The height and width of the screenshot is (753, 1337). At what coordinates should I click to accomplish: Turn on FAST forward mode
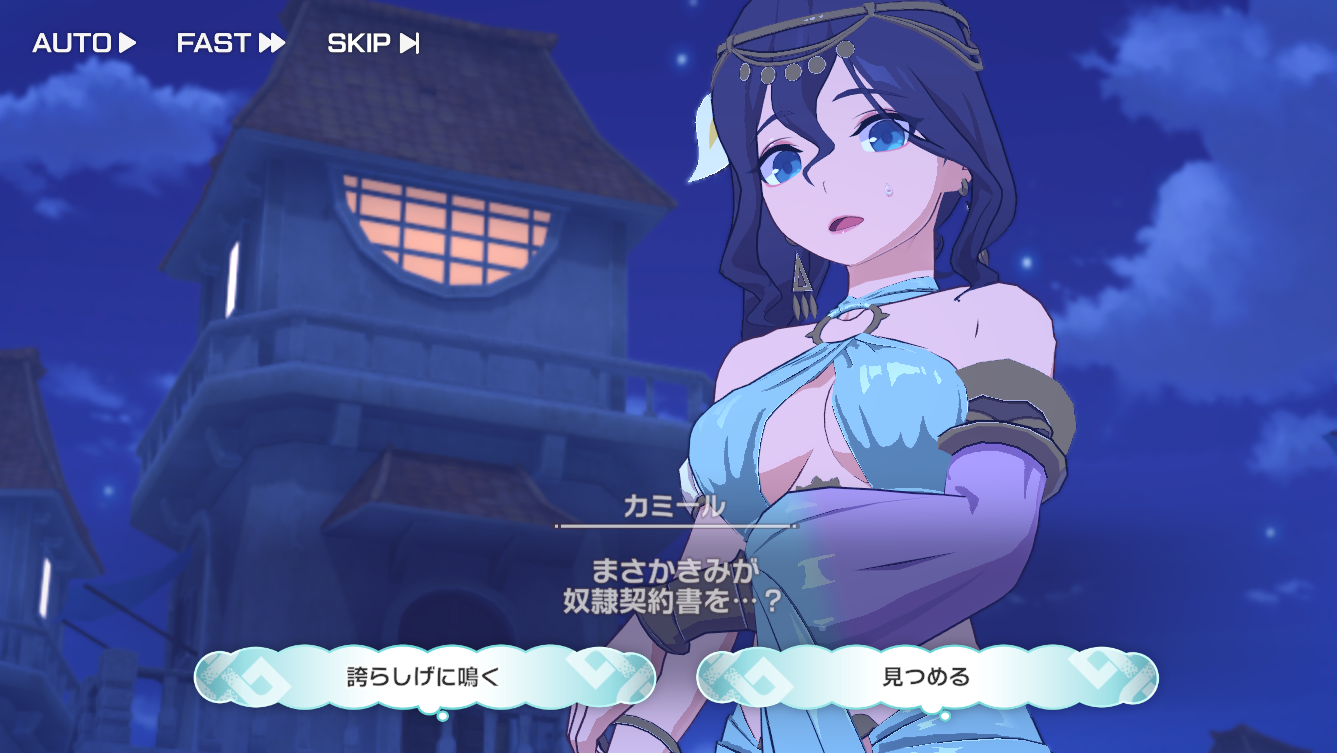coord(231,43)
